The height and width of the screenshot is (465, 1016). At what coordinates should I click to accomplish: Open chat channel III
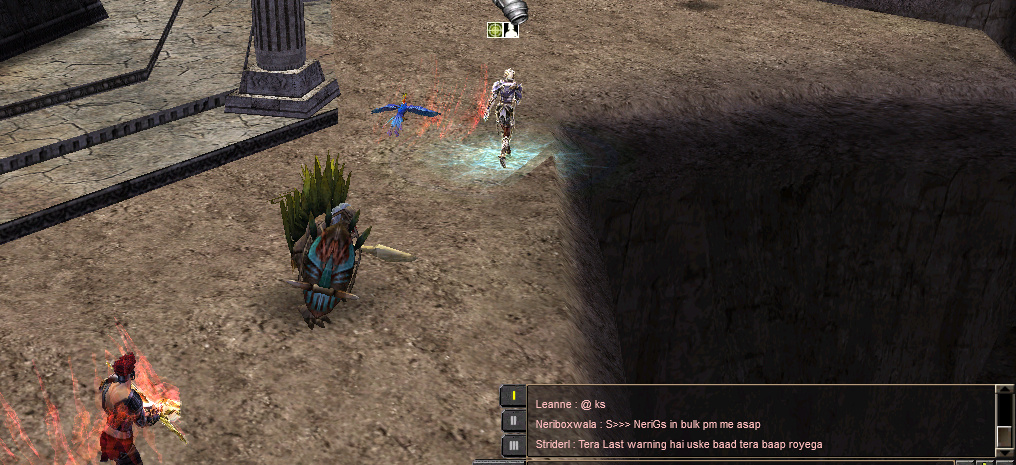(x=513, y=445)
